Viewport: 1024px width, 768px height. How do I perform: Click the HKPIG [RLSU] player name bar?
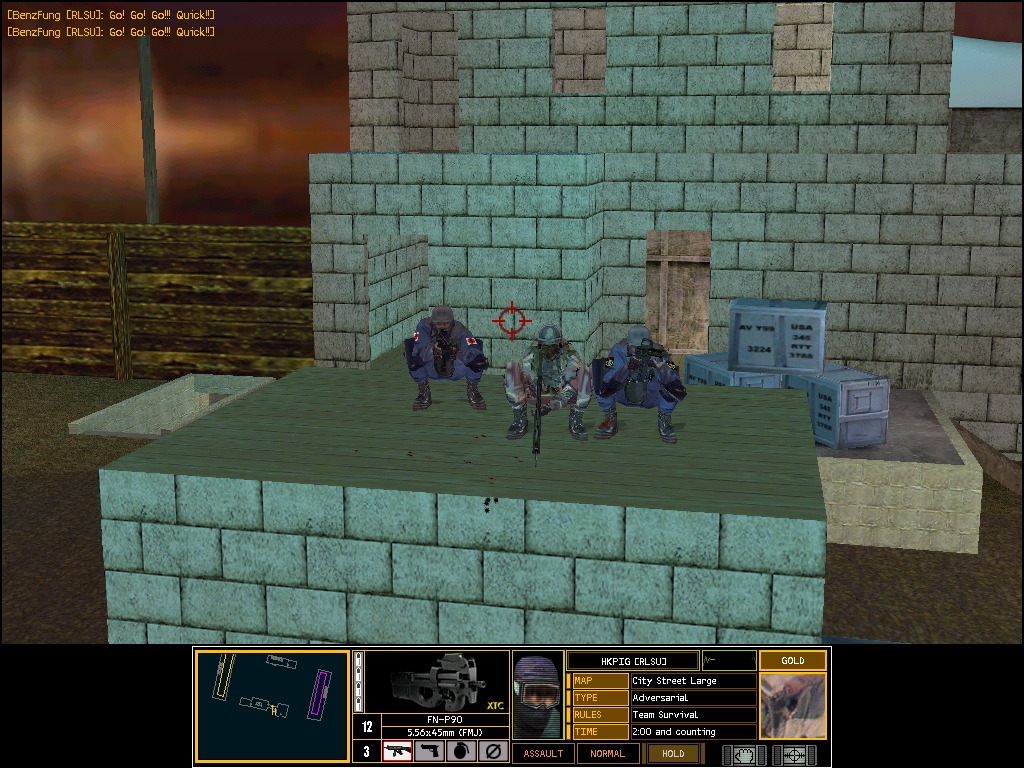pos(632,660)
